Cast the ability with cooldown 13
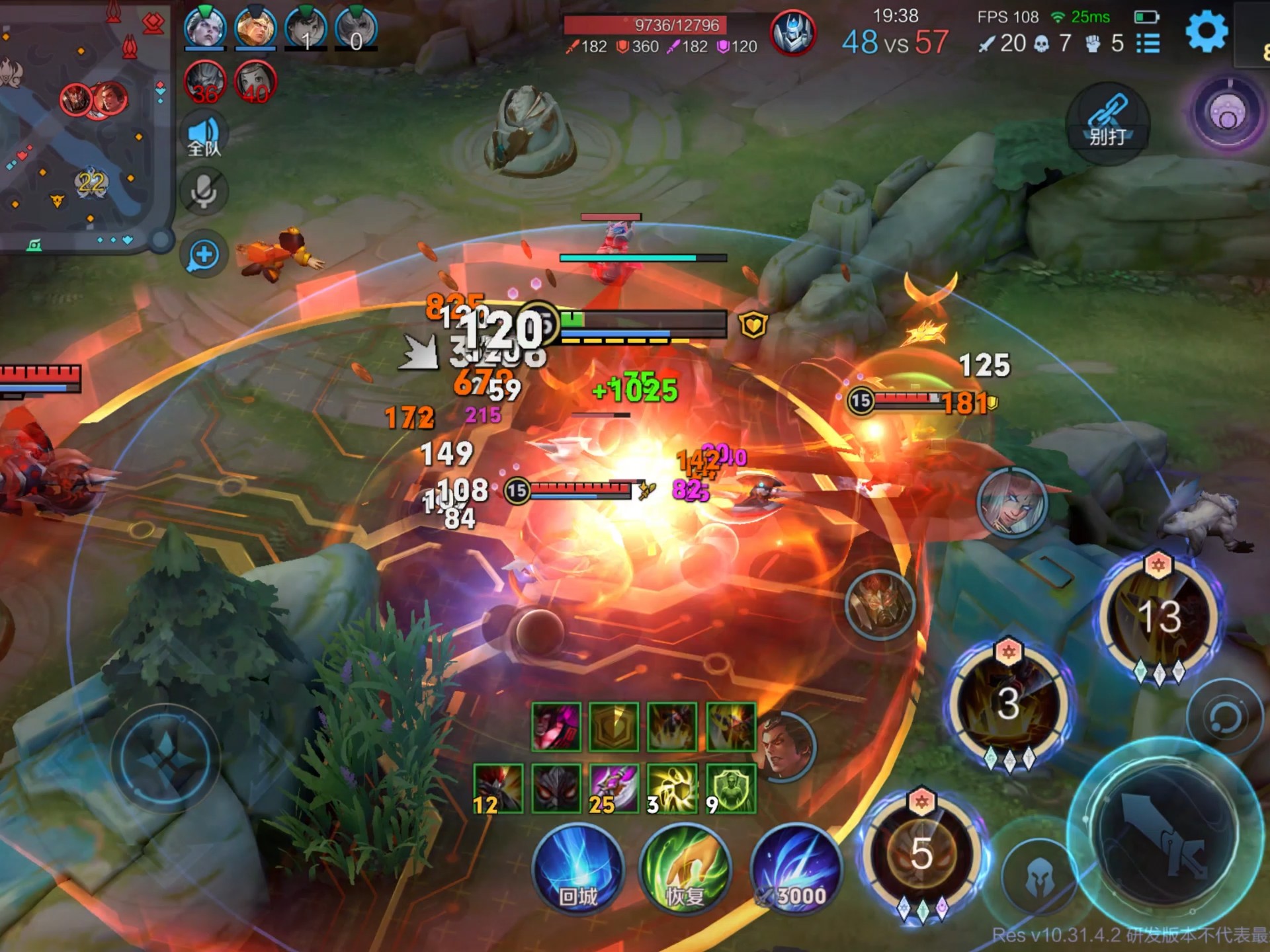The height and width of the screenshot is (952, 1270). click(1159, 616)
